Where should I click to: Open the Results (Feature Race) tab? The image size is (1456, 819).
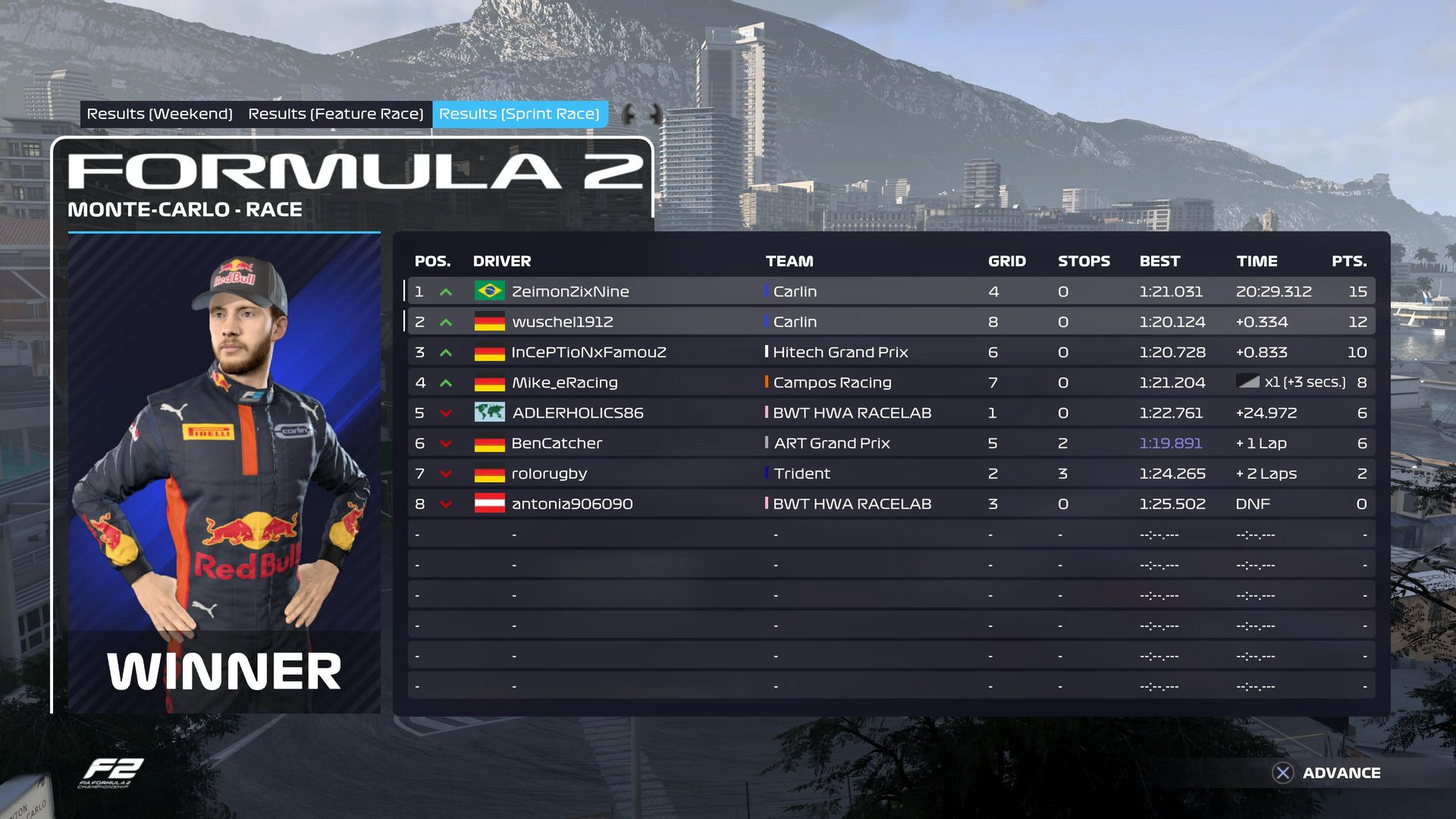[335, 114]
